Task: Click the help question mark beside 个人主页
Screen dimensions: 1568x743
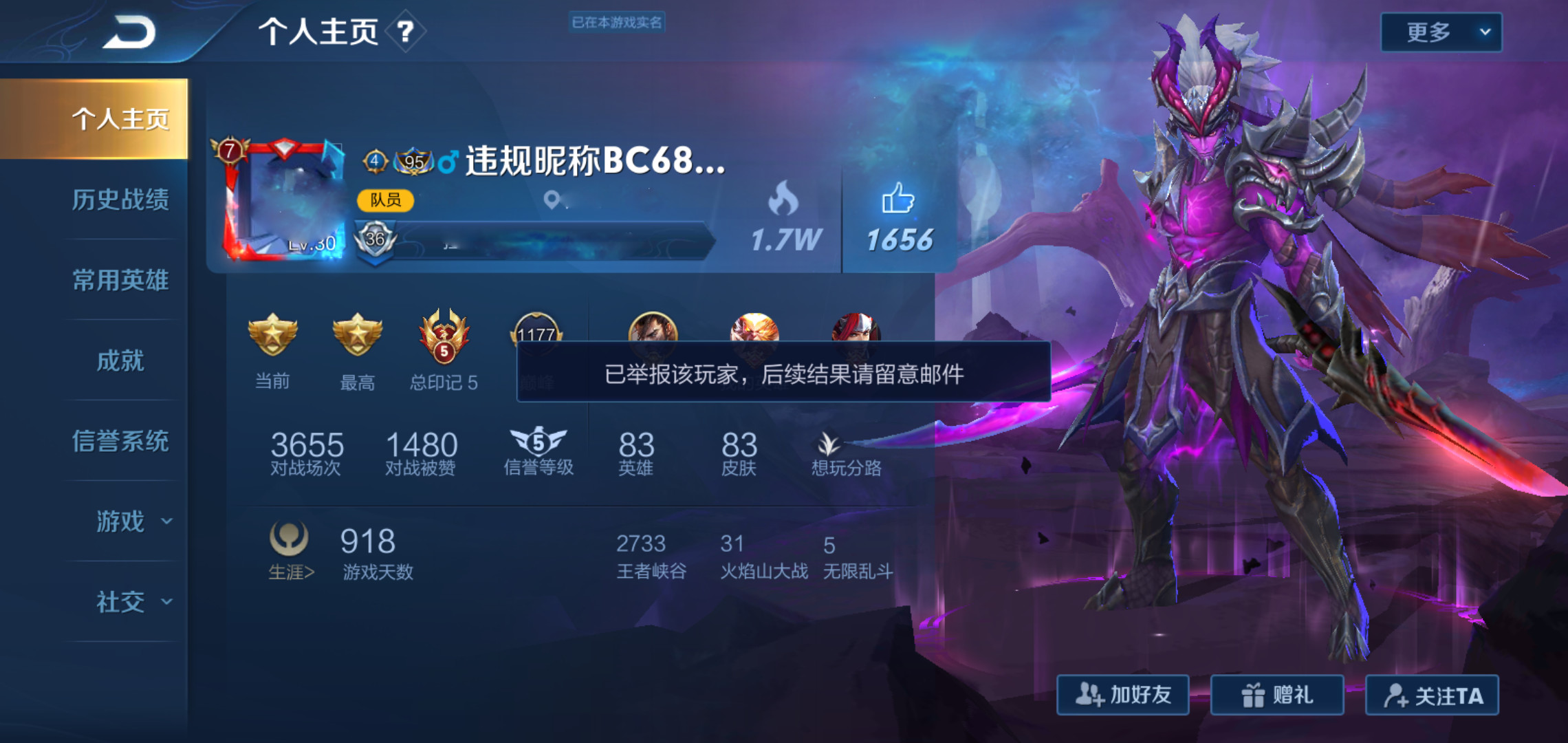Action: pos(403,32)
